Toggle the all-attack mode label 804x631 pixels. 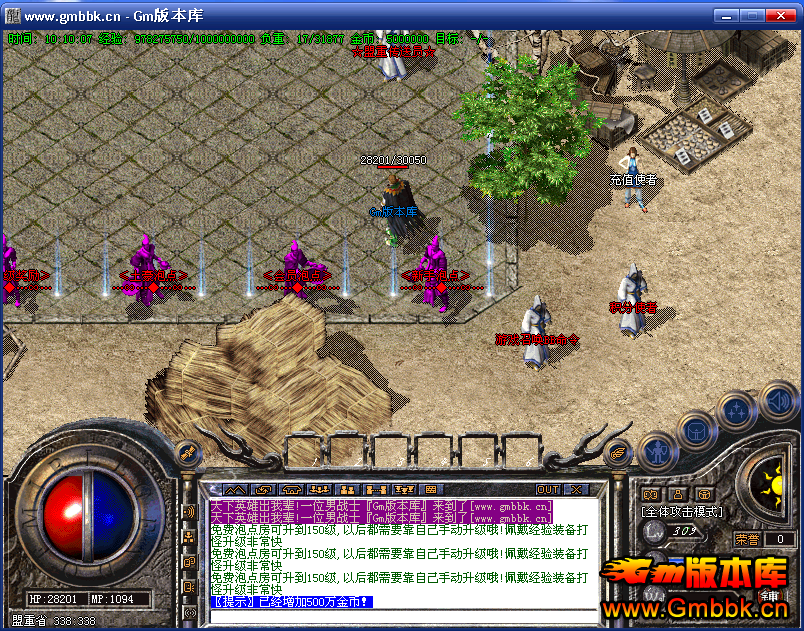pyautogui.click(x=681, y=511)
